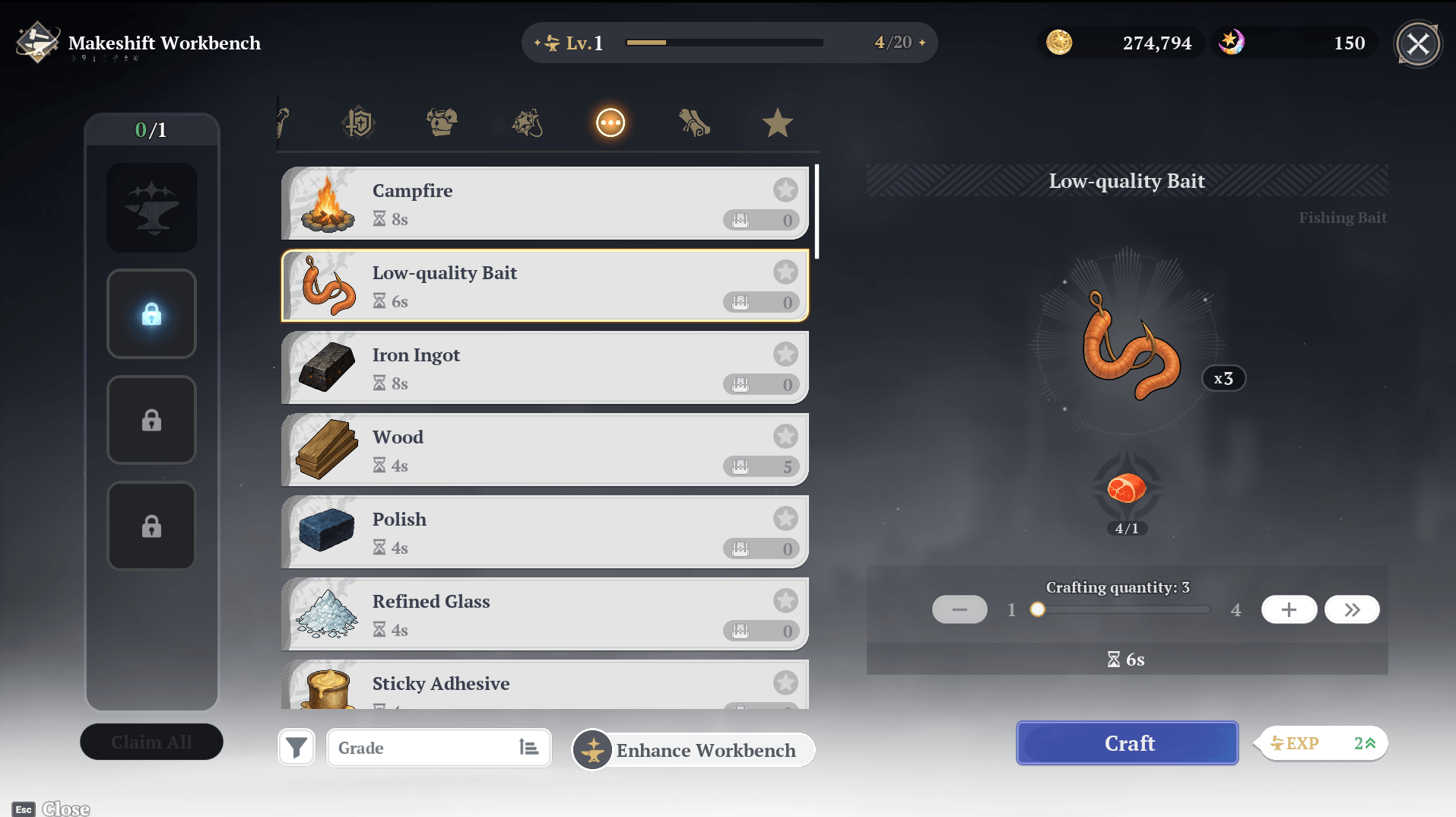Open the recipe filter funnel
The image size is (1456, 817).
297,748
